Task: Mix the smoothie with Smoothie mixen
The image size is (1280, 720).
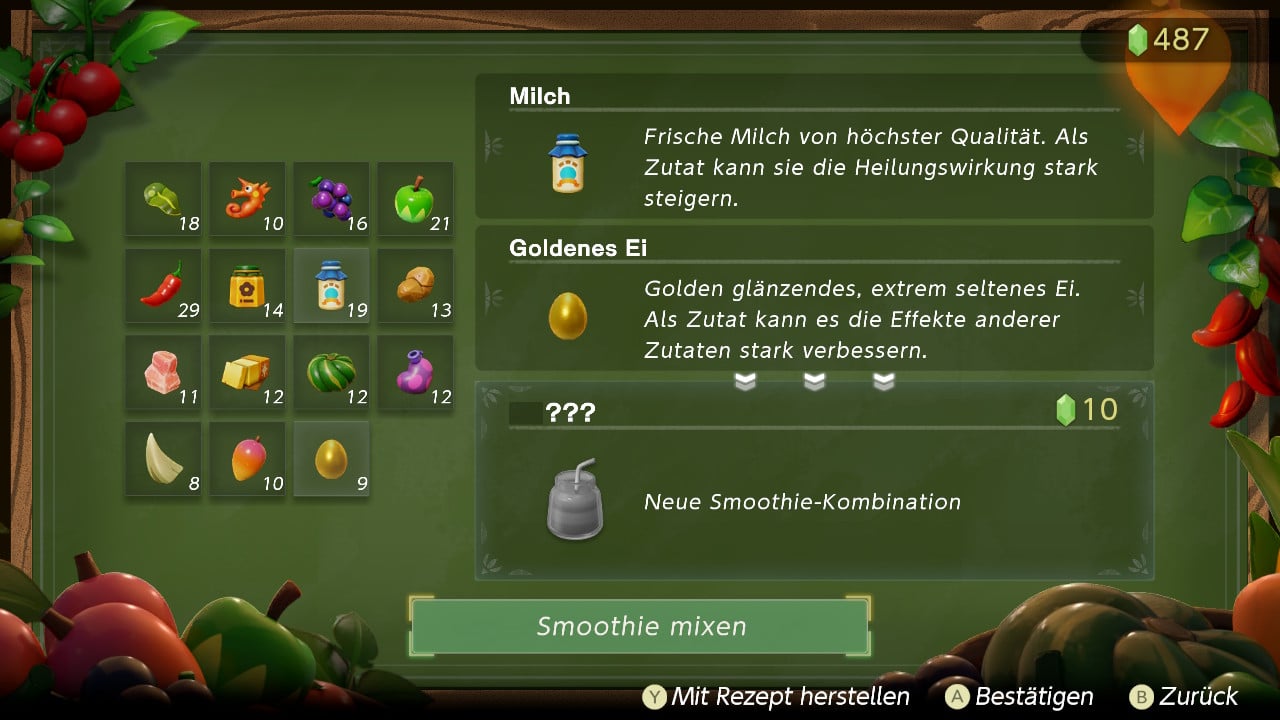Action: 640,627
